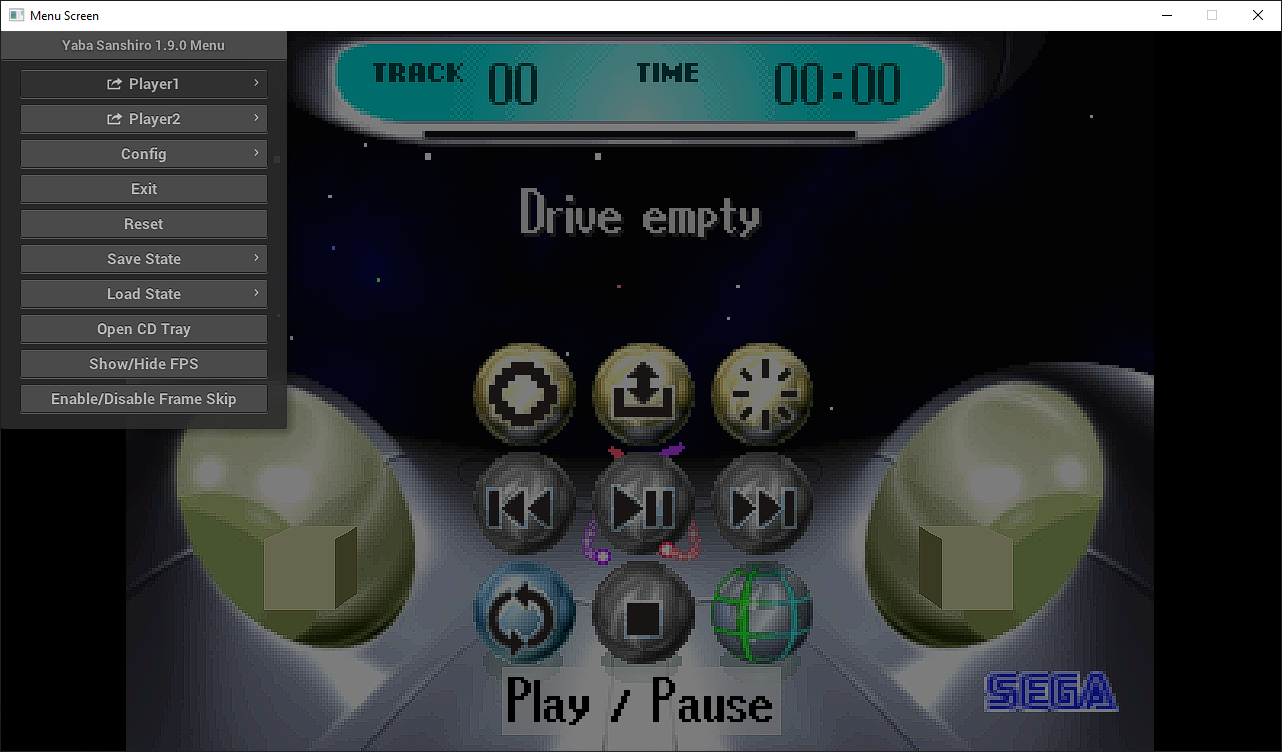This screenshot has height=752, width=1282.
Task: Close the Menu Screen window
Action: point(1258,15)
